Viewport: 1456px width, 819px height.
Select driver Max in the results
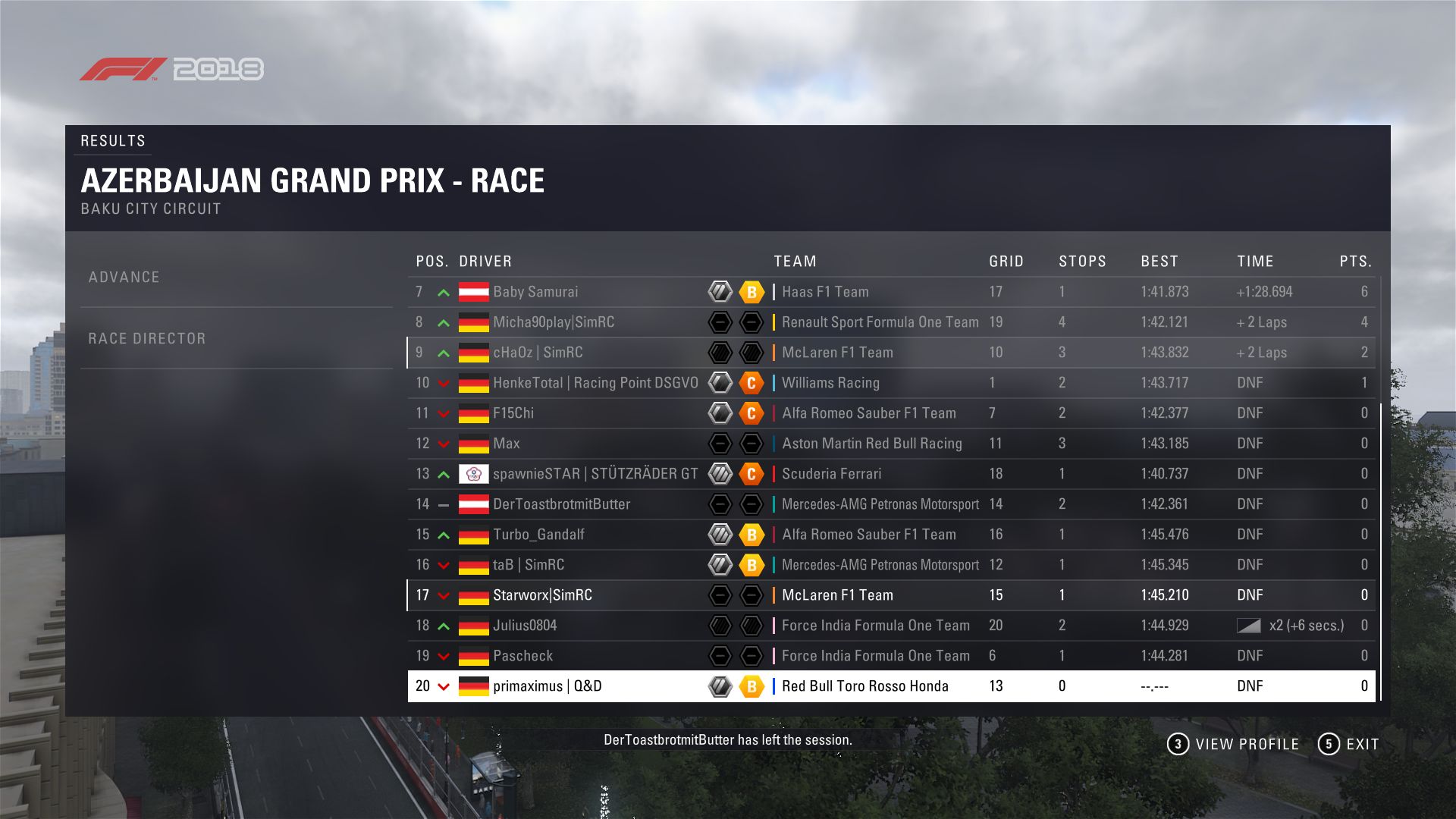point(507,444)
